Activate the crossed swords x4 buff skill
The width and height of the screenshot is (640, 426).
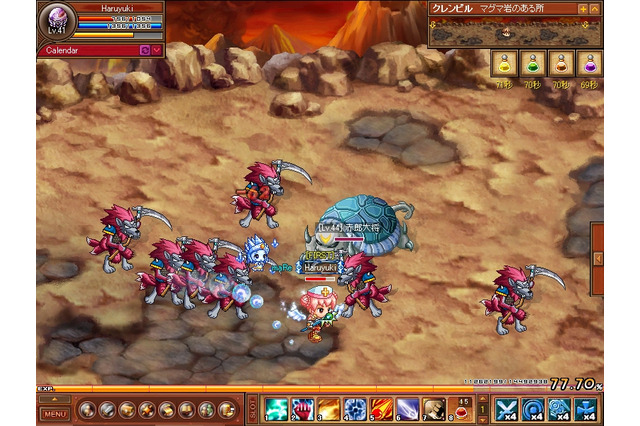click(x=506, y=409)
